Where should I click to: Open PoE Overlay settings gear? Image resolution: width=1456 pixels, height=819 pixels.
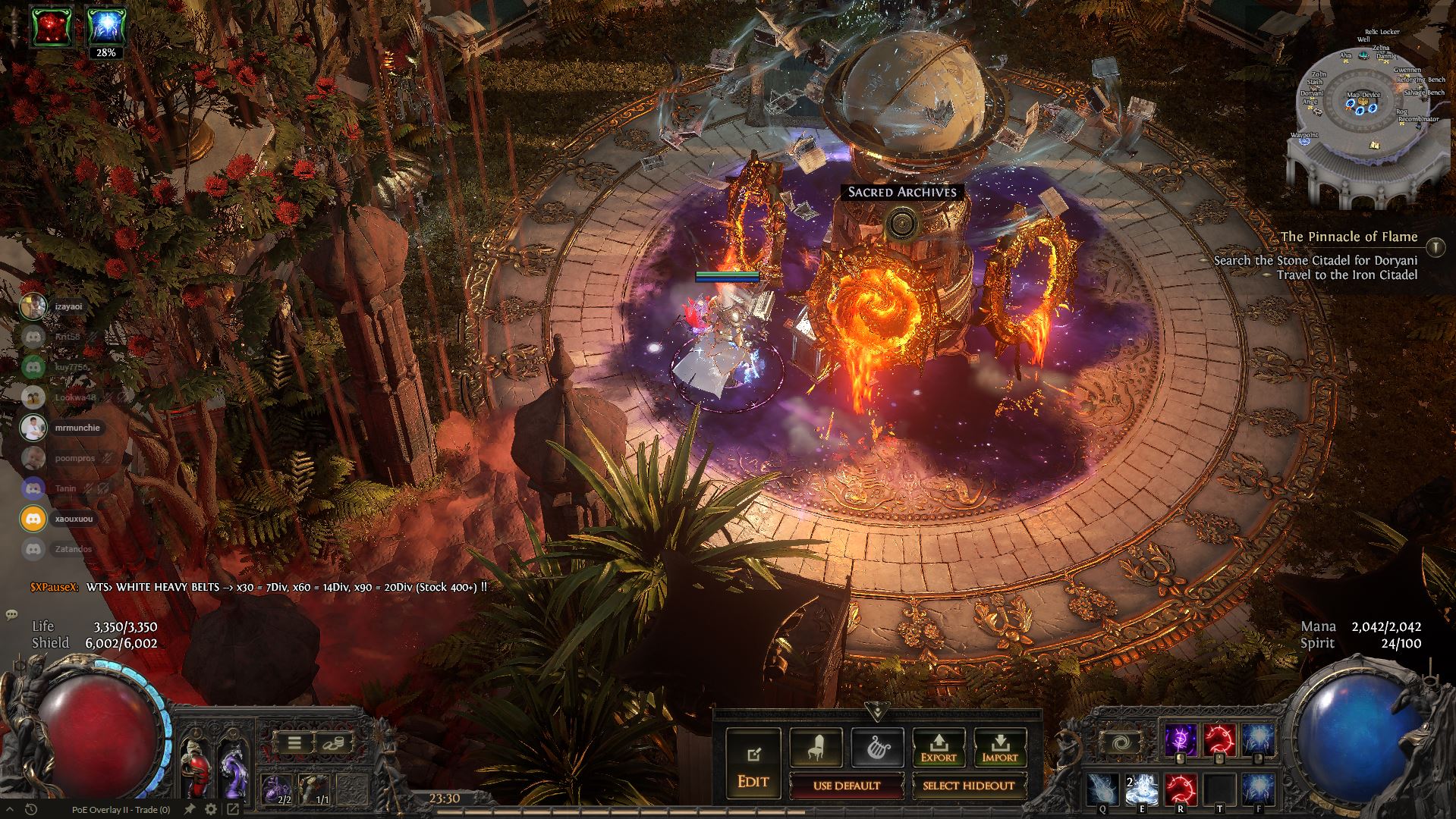(211, 810)
